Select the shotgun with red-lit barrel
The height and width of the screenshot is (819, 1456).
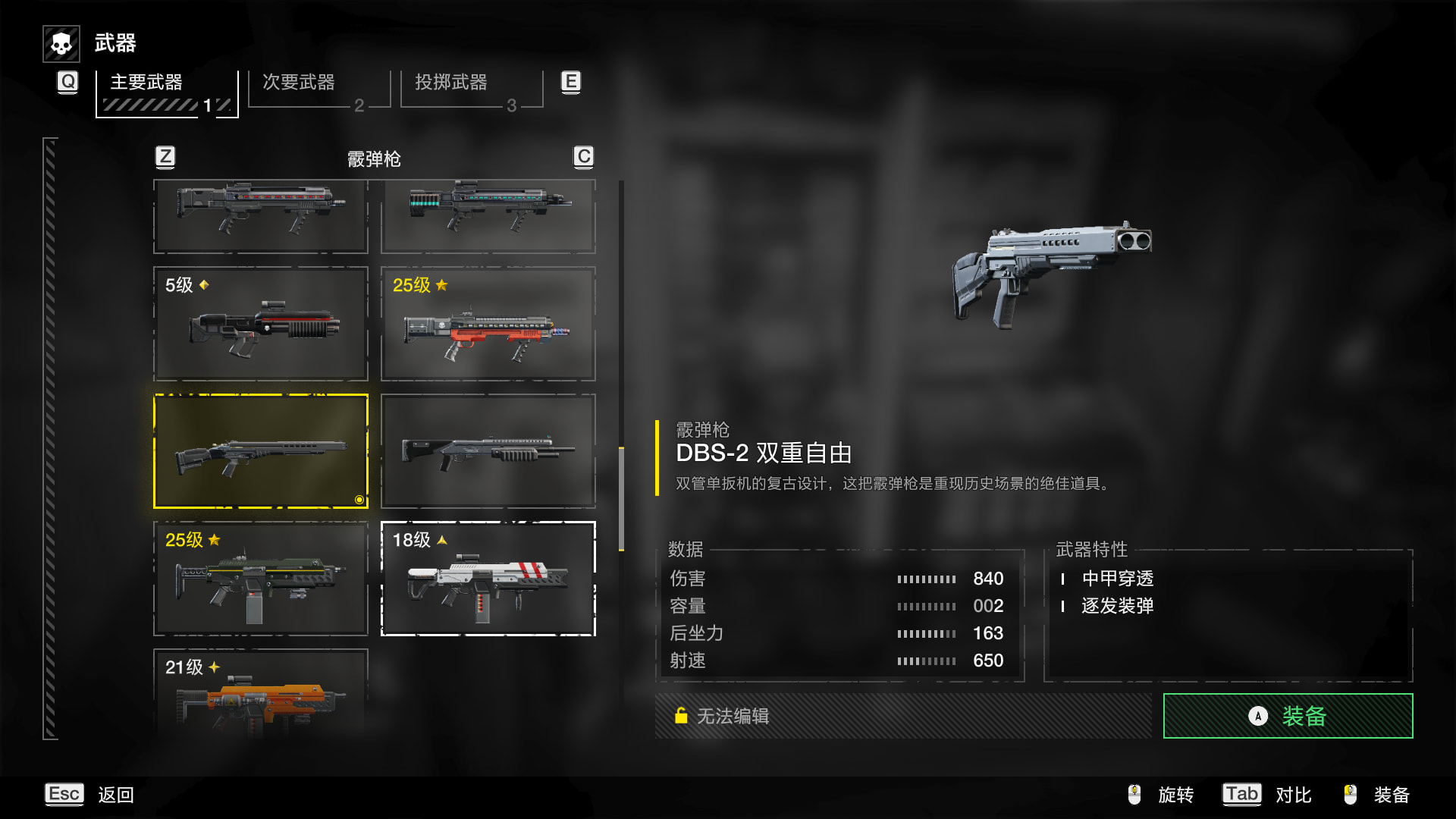click(x=261, y=216)
